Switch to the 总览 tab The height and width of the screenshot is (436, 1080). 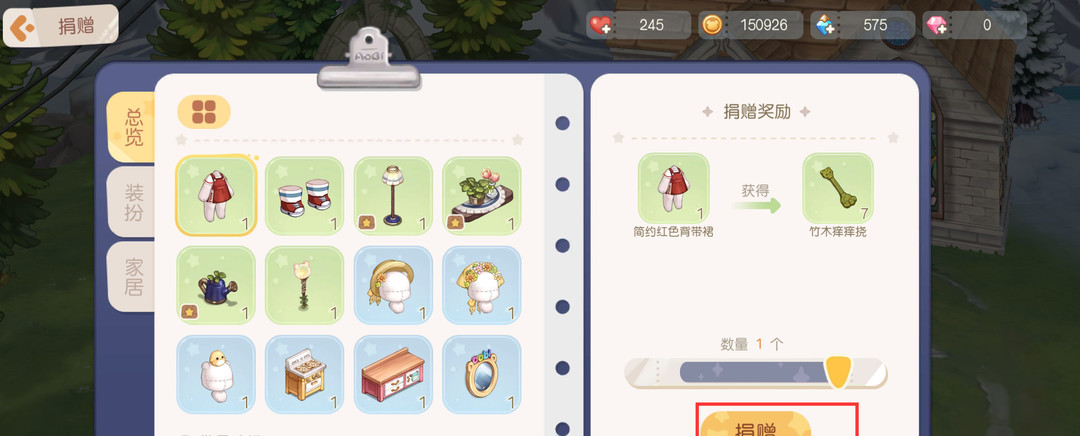(133, 128)
